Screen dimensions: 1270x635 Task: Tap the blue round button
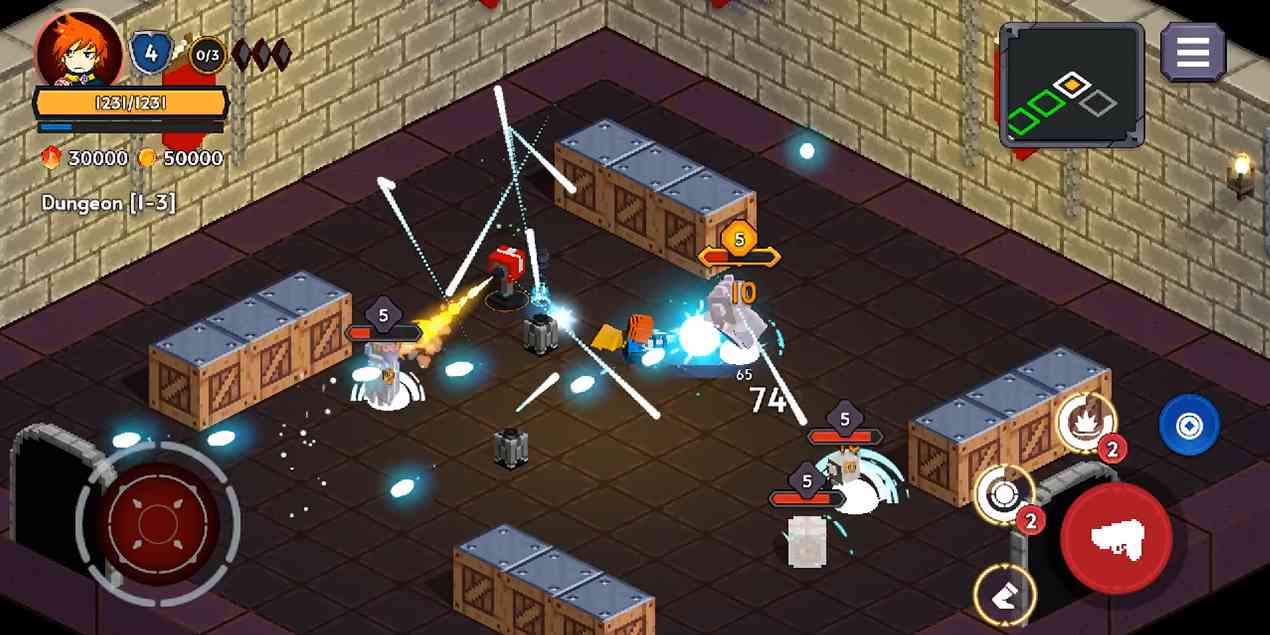tap(1189, 425)
